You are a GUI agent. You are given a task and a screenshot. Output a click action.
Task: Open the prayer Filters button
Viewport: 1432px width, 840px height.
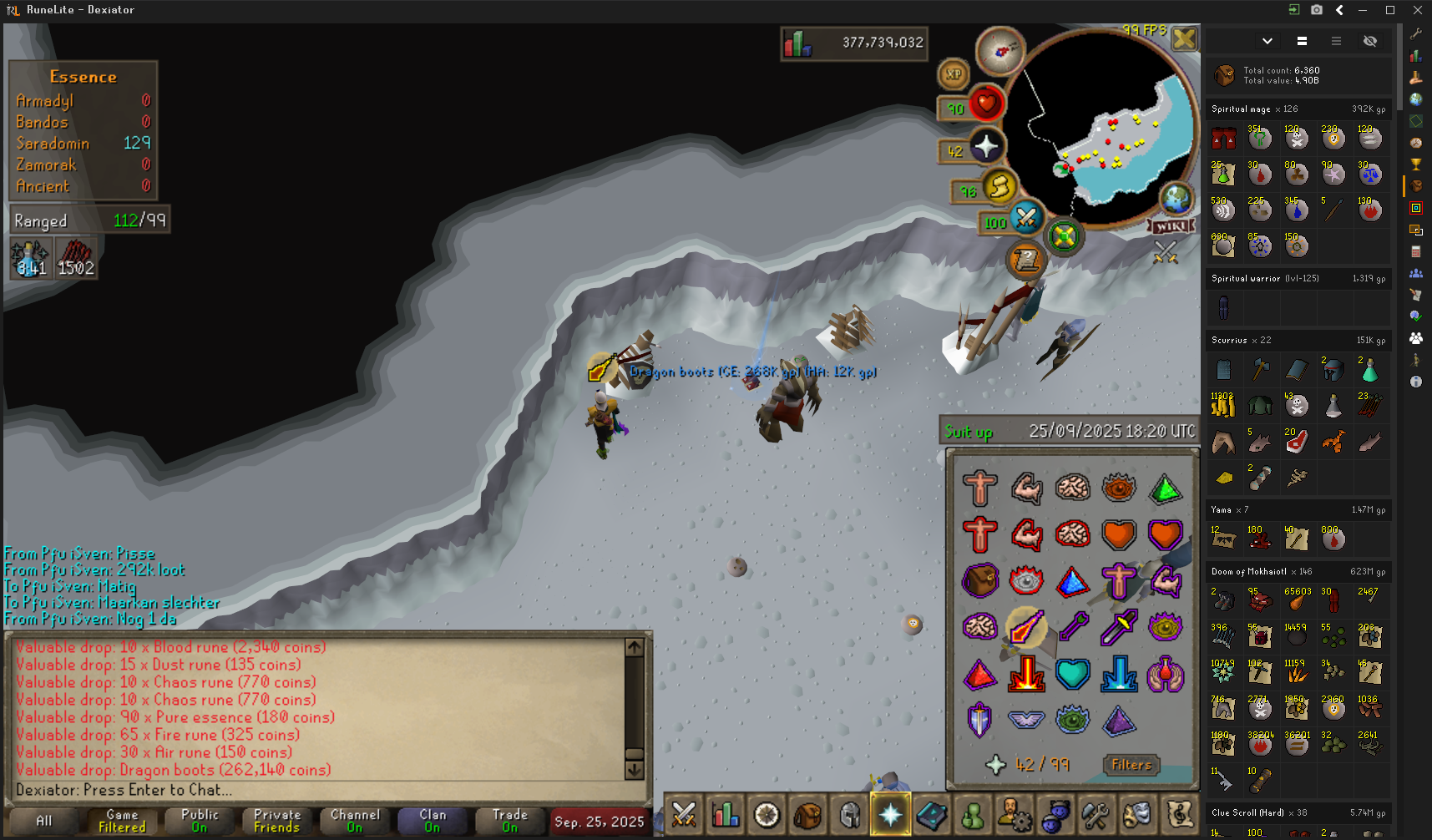coord(1131,765)
